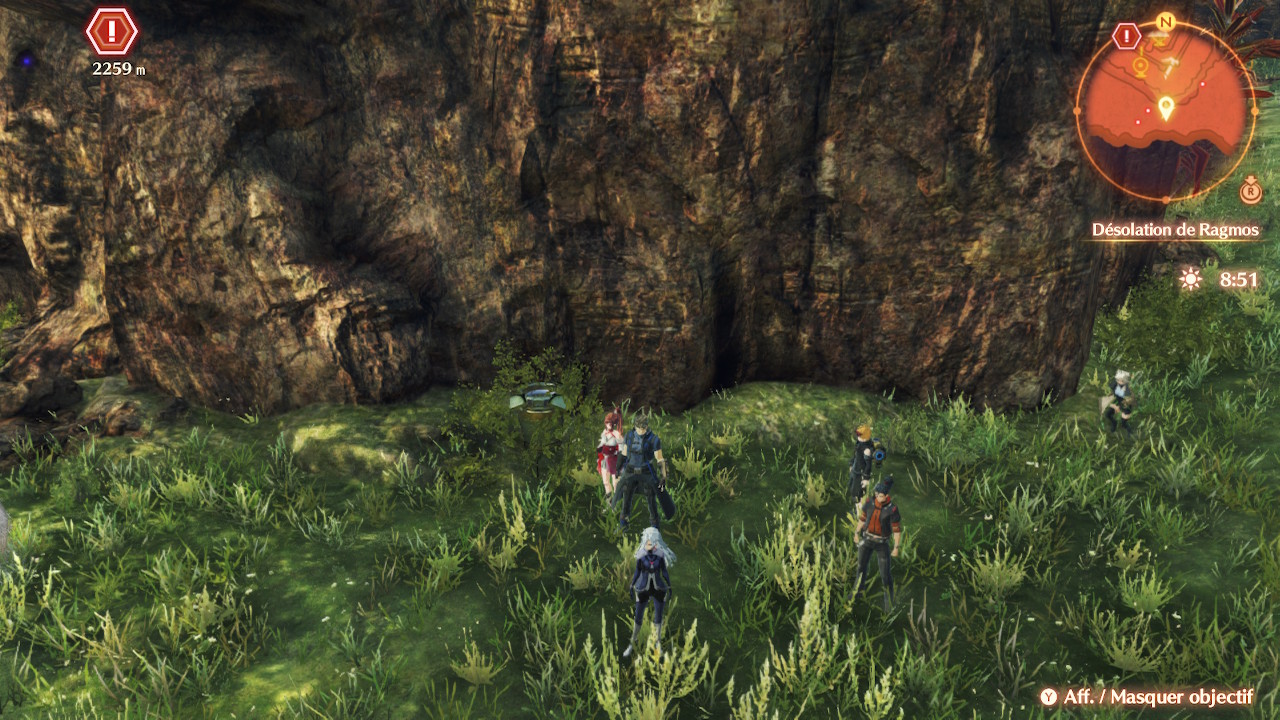This screenshot has width=1280, height=720.
Task: Open the Désolation de Ragmos area label
Action: click(x=1175, y=230)
